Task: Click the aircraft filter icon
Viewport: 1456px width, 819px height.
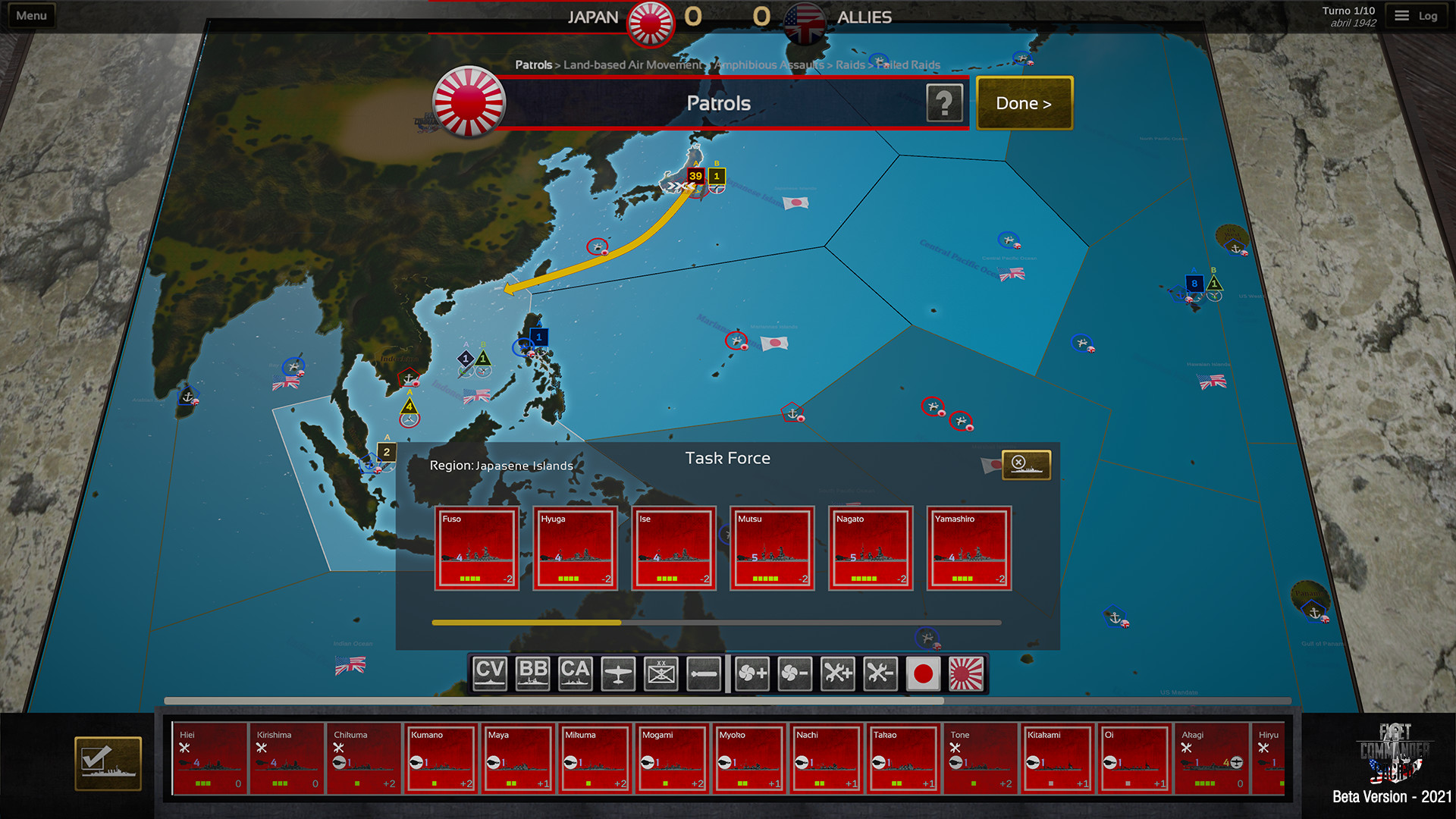Action: pos(617,673)
